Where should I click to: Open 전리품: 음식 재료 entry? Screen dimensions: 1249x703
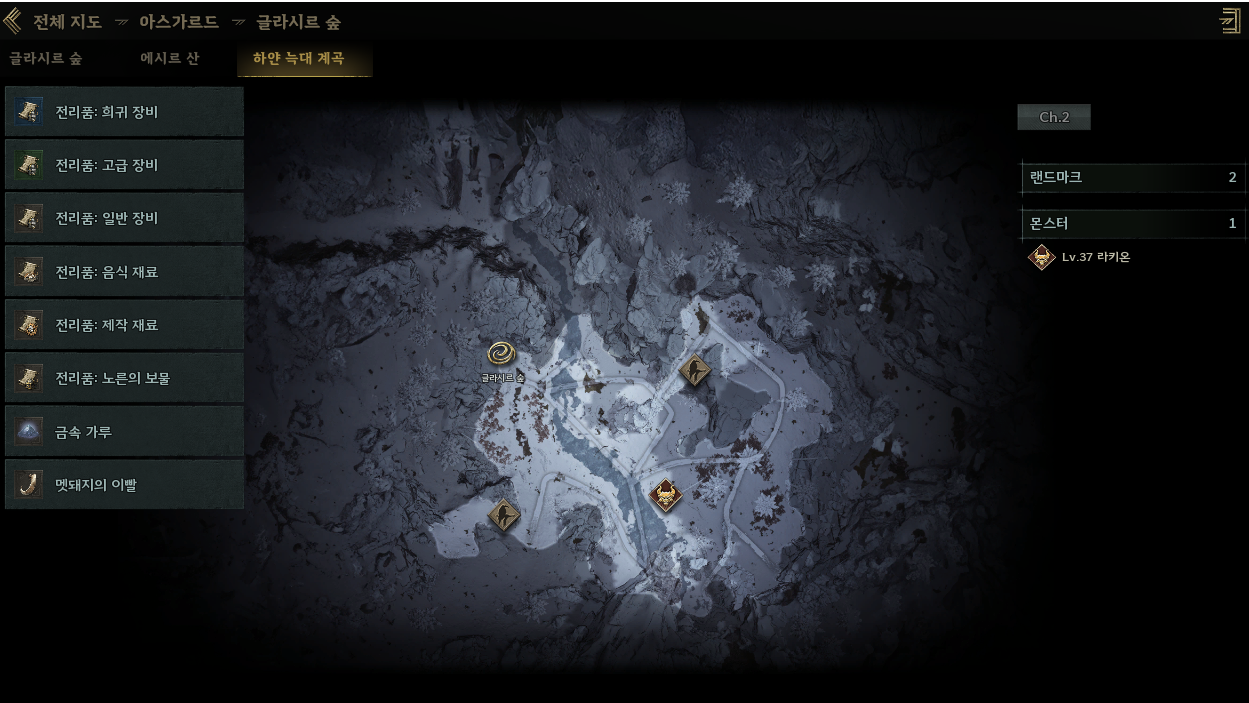[x=125, y=272]
